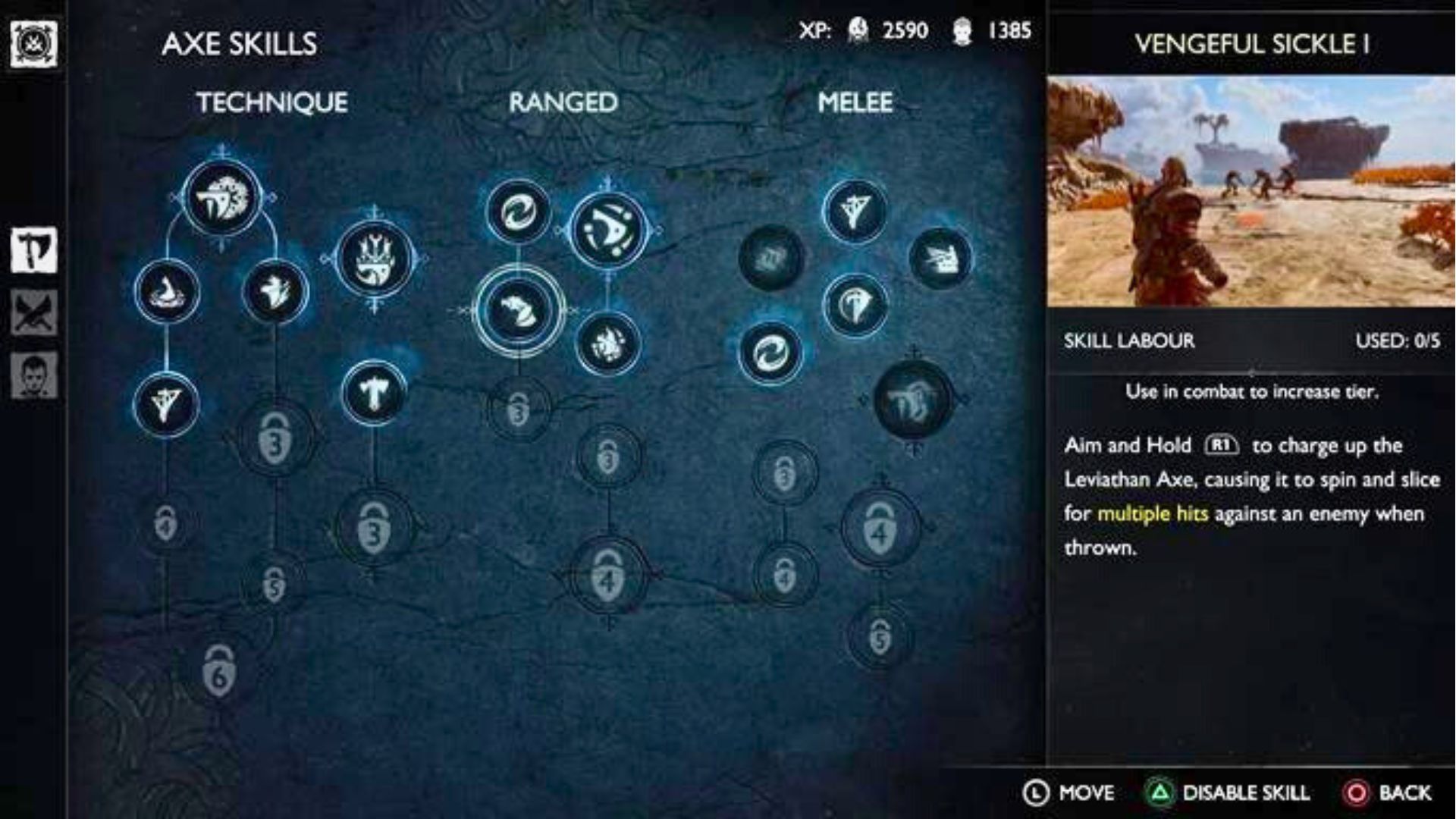Image resolution: width=1456 pixels, height=819 pixels.
Task: Select the level 6 locked skill node
Action: tap(219, 672)
